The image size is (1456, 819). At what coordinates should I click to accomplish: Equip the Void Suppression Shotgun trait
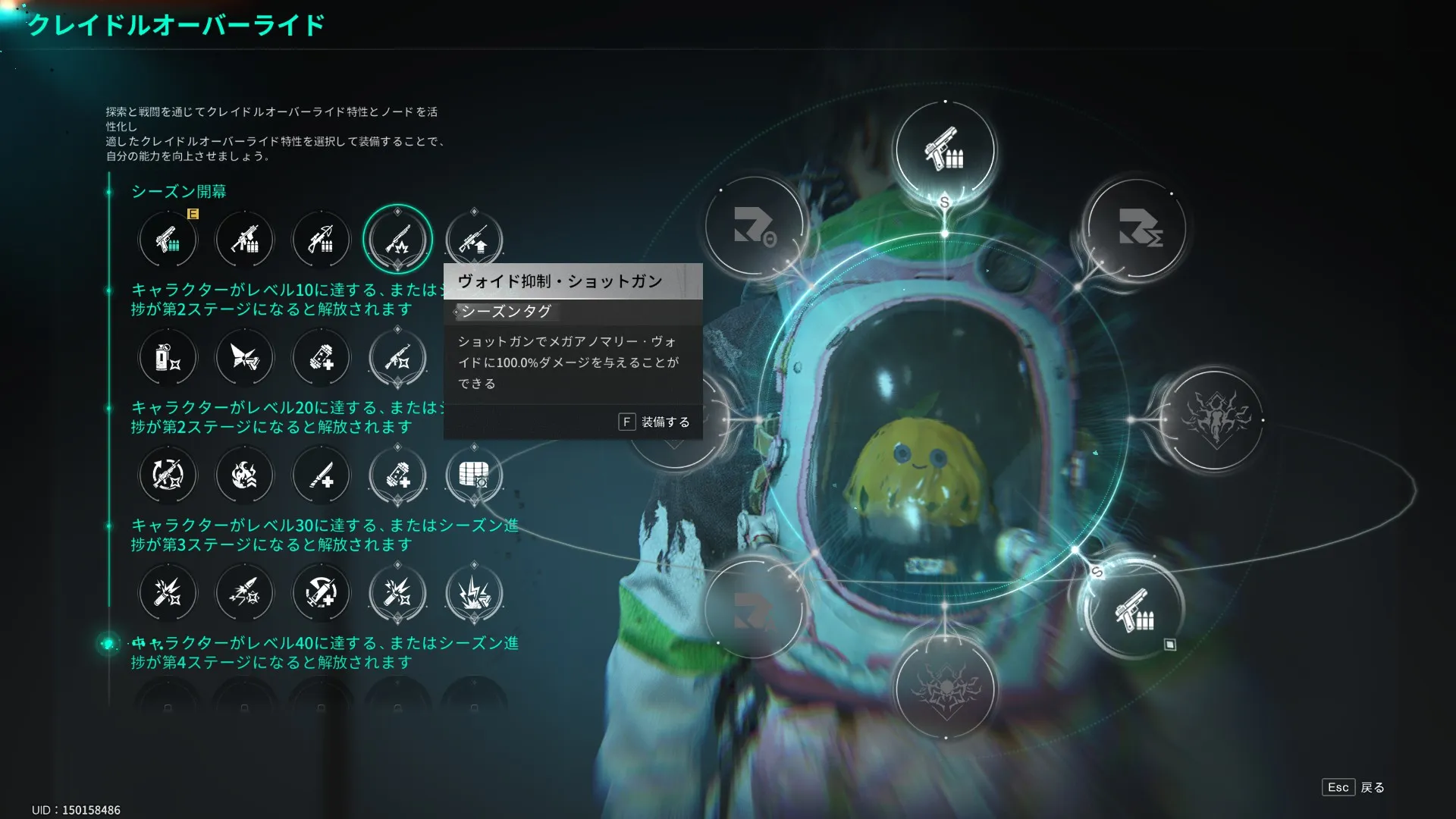pyautogui.click(x=654, y=422)
